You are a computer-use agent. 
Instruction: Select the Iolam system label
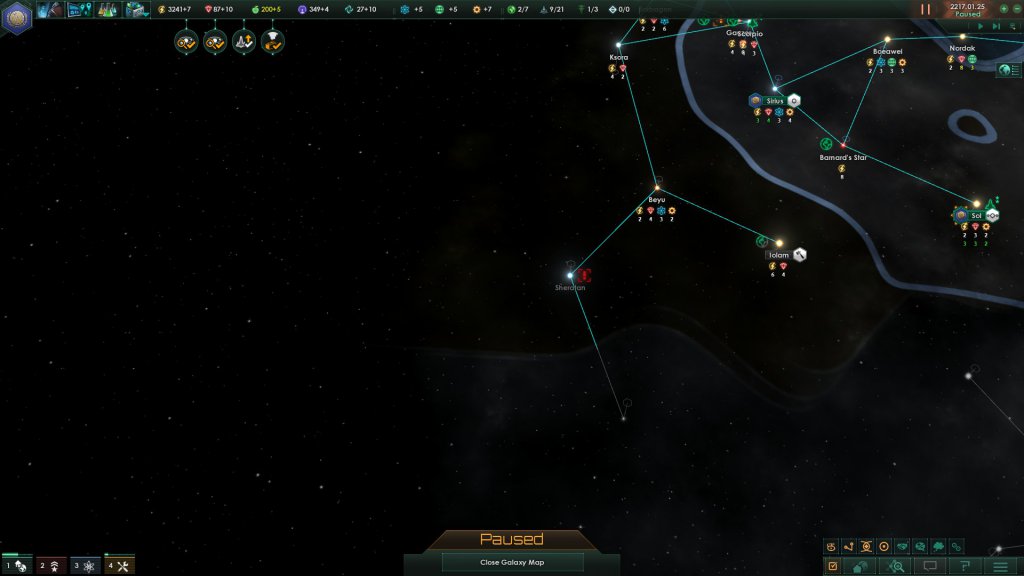click(778, 255)
